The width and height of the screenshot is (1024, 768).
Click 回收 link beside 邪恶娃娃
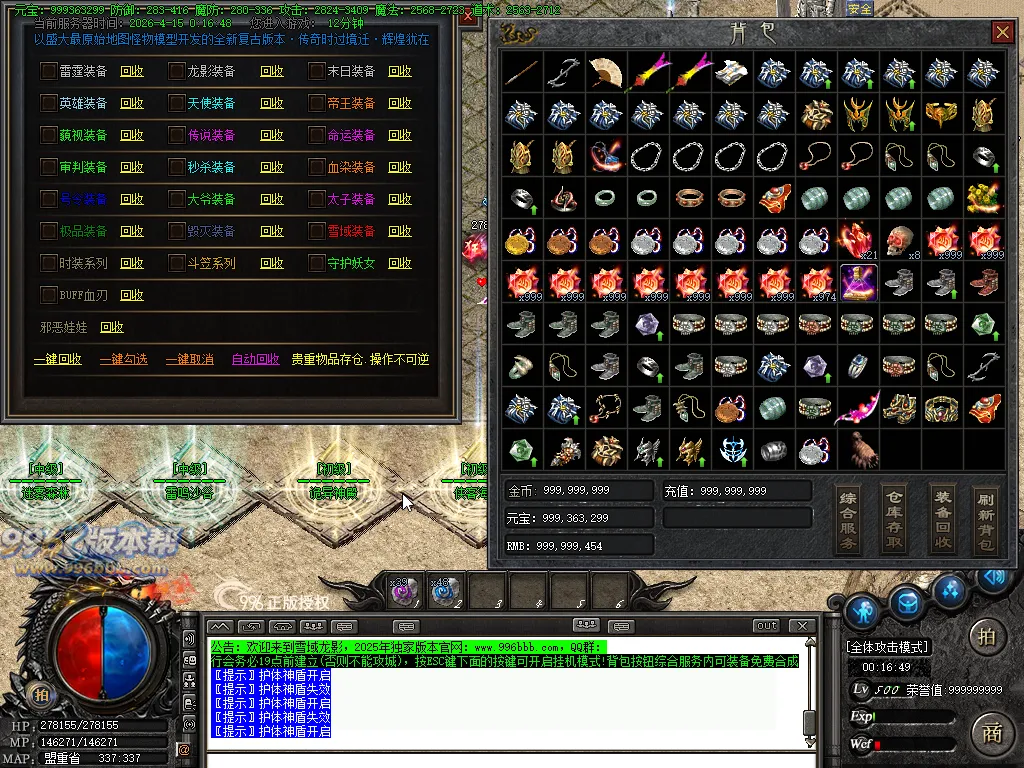pyautogui.click(x=112, y=327)
